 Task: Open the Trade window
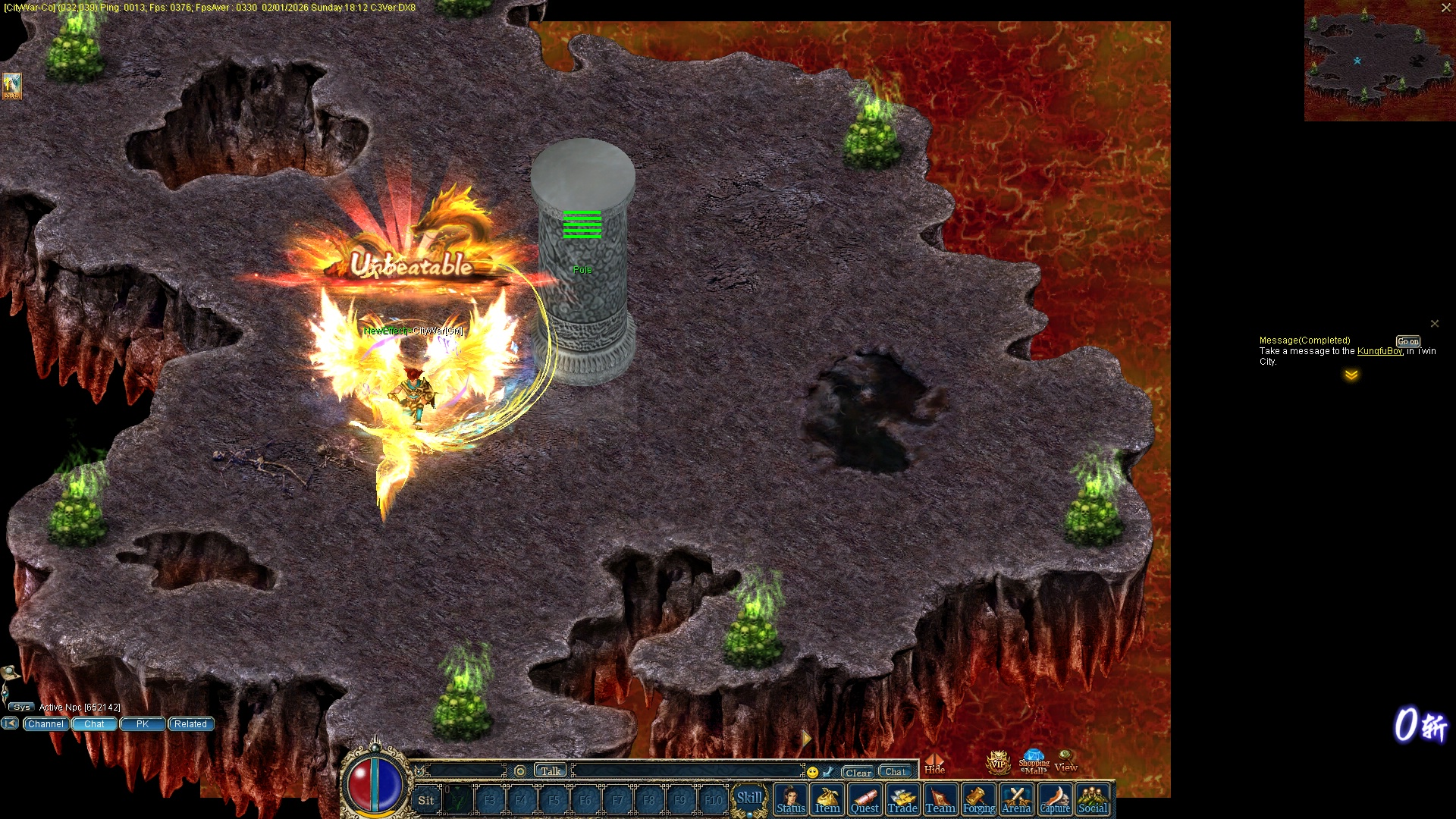902,800
